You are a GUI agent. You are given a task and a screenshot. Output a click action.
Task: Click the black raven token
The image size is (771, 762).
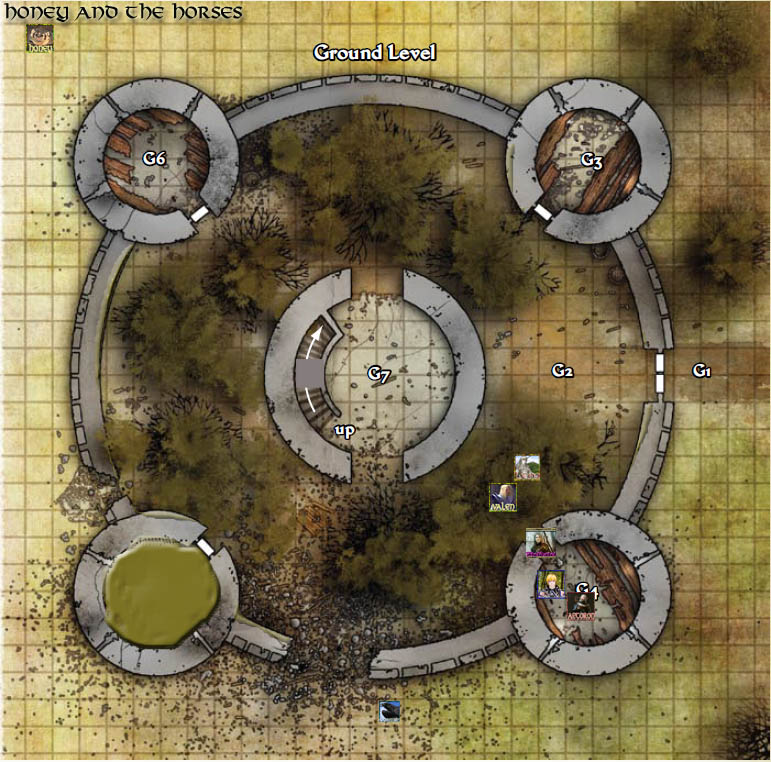click(x=390, y=711)
